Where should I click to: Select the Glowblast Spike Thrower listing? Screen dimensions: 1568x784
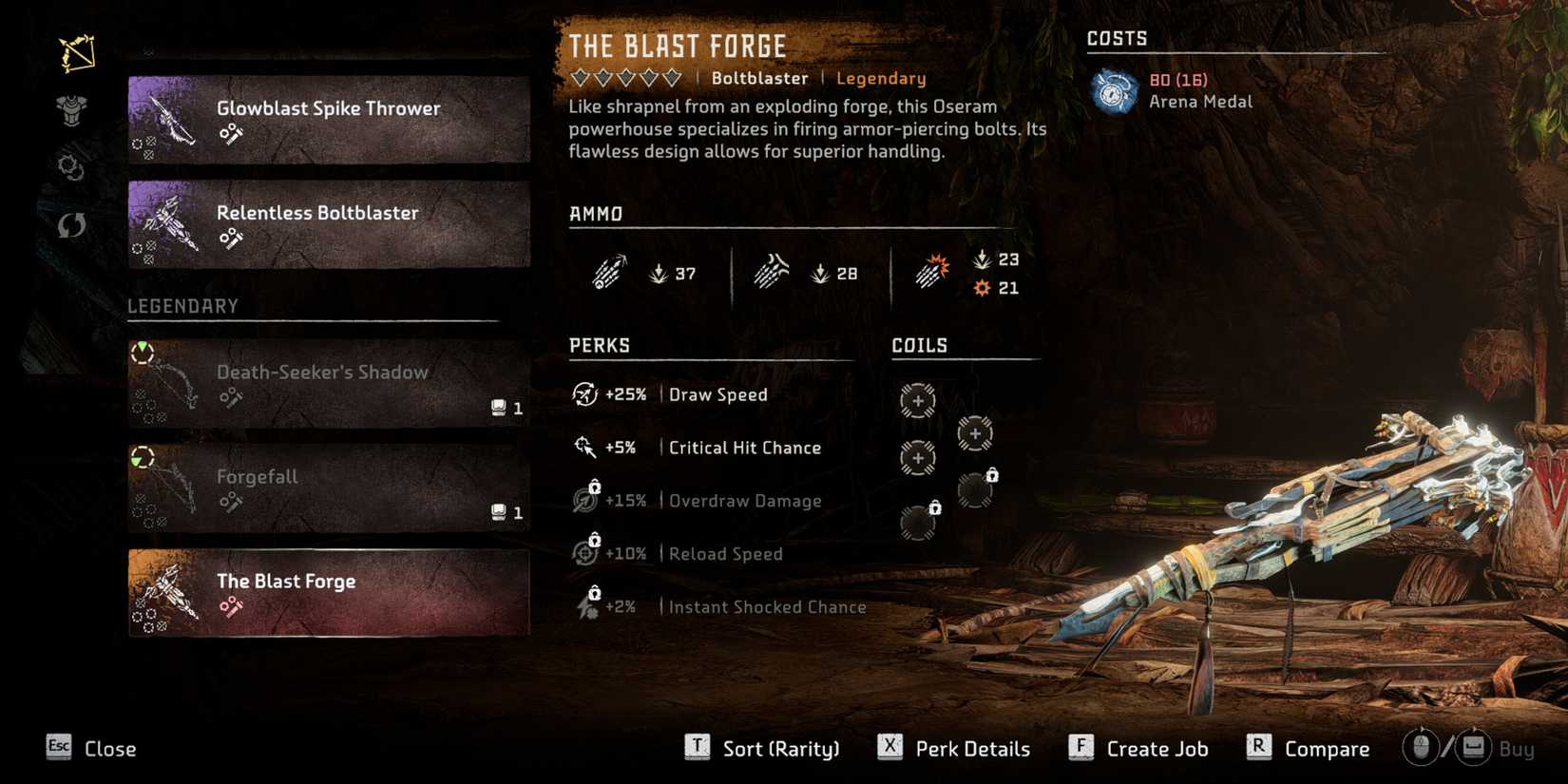coord(328,119)
